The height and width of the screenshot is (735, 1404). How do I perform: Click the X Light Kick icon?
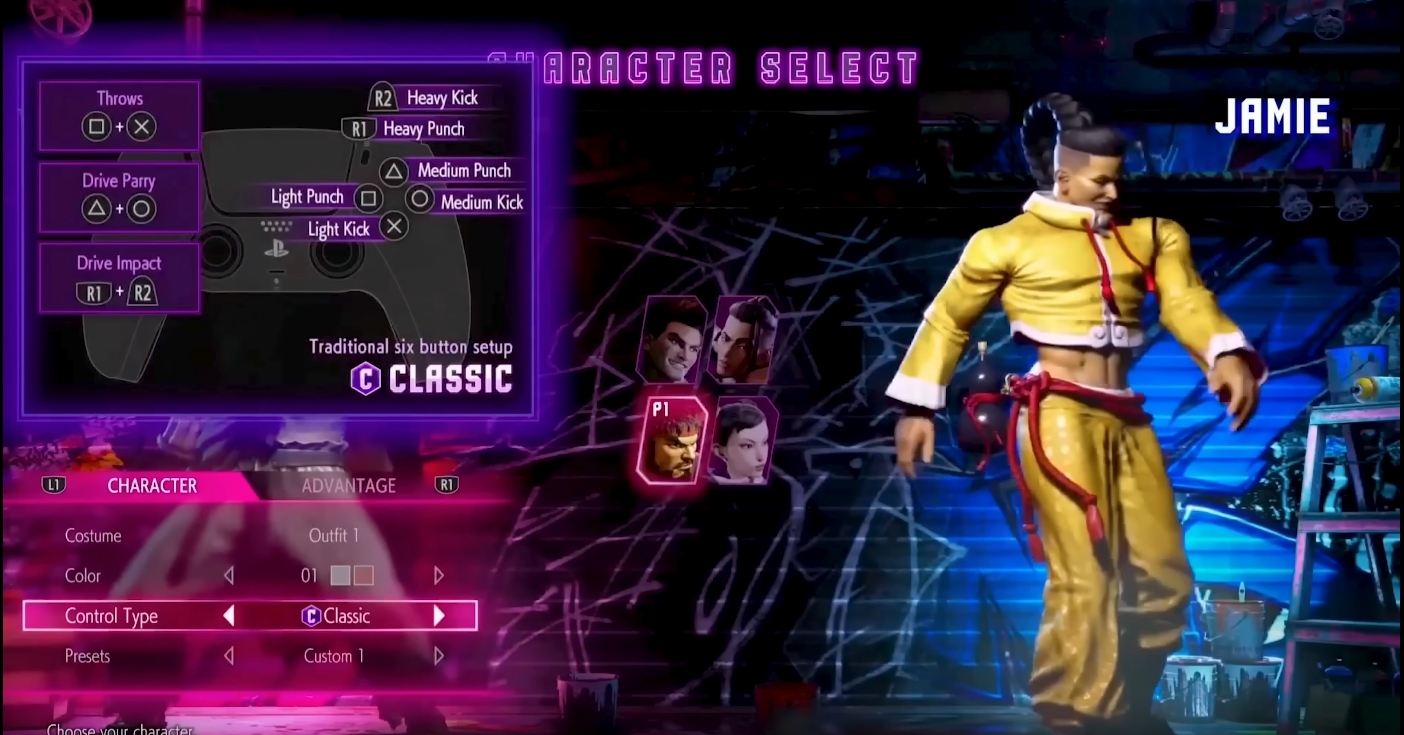click(394, 227)
